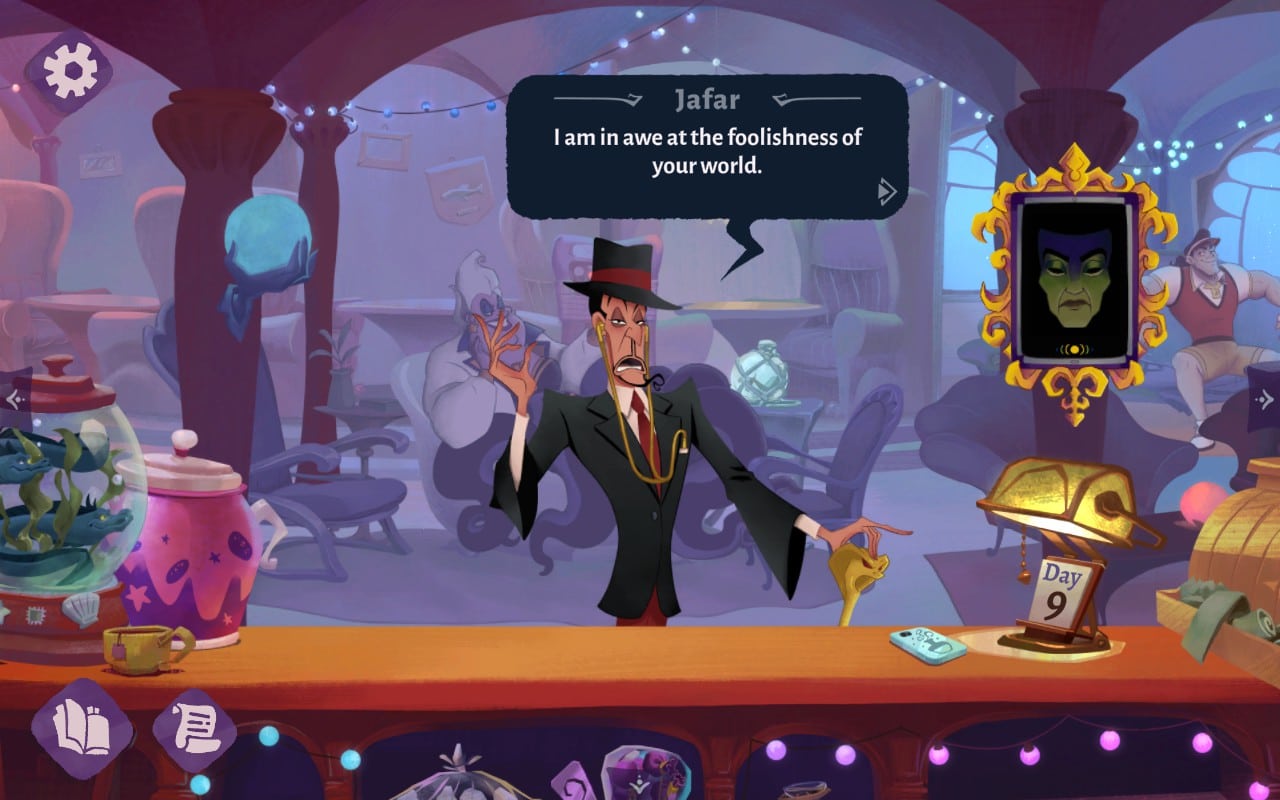Open the recipe book

[85, 728]
